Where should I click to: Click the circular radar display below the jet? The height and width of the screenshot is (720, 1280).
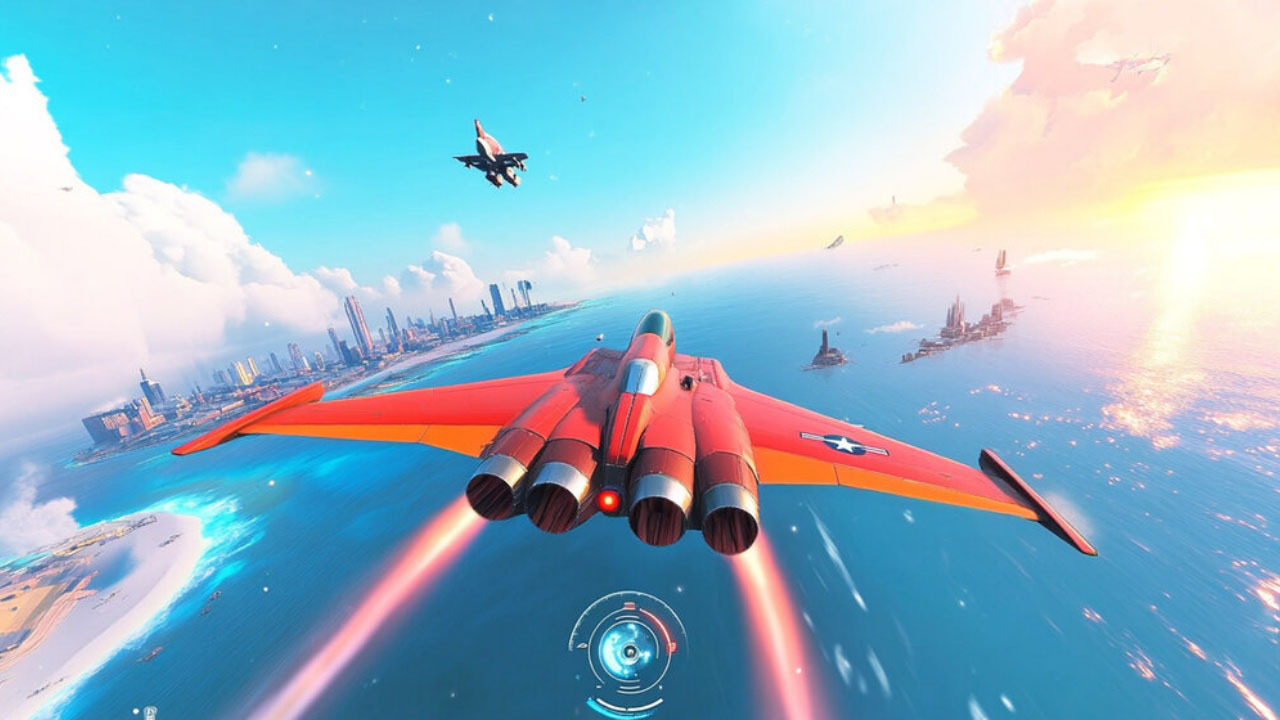pos(628,650)
